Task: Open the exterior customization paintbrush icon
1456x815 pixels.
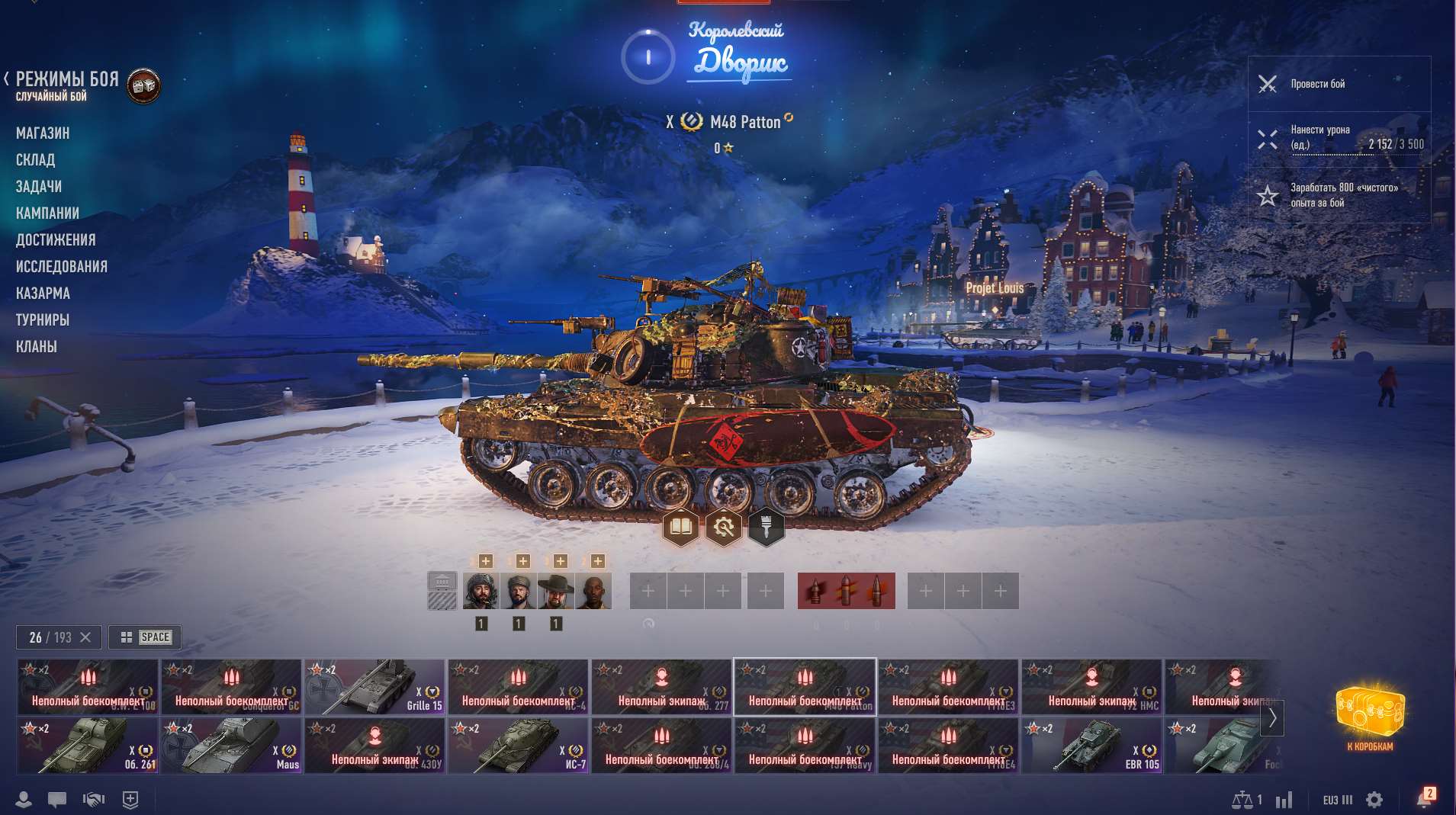Action: [x=766, y=525]
